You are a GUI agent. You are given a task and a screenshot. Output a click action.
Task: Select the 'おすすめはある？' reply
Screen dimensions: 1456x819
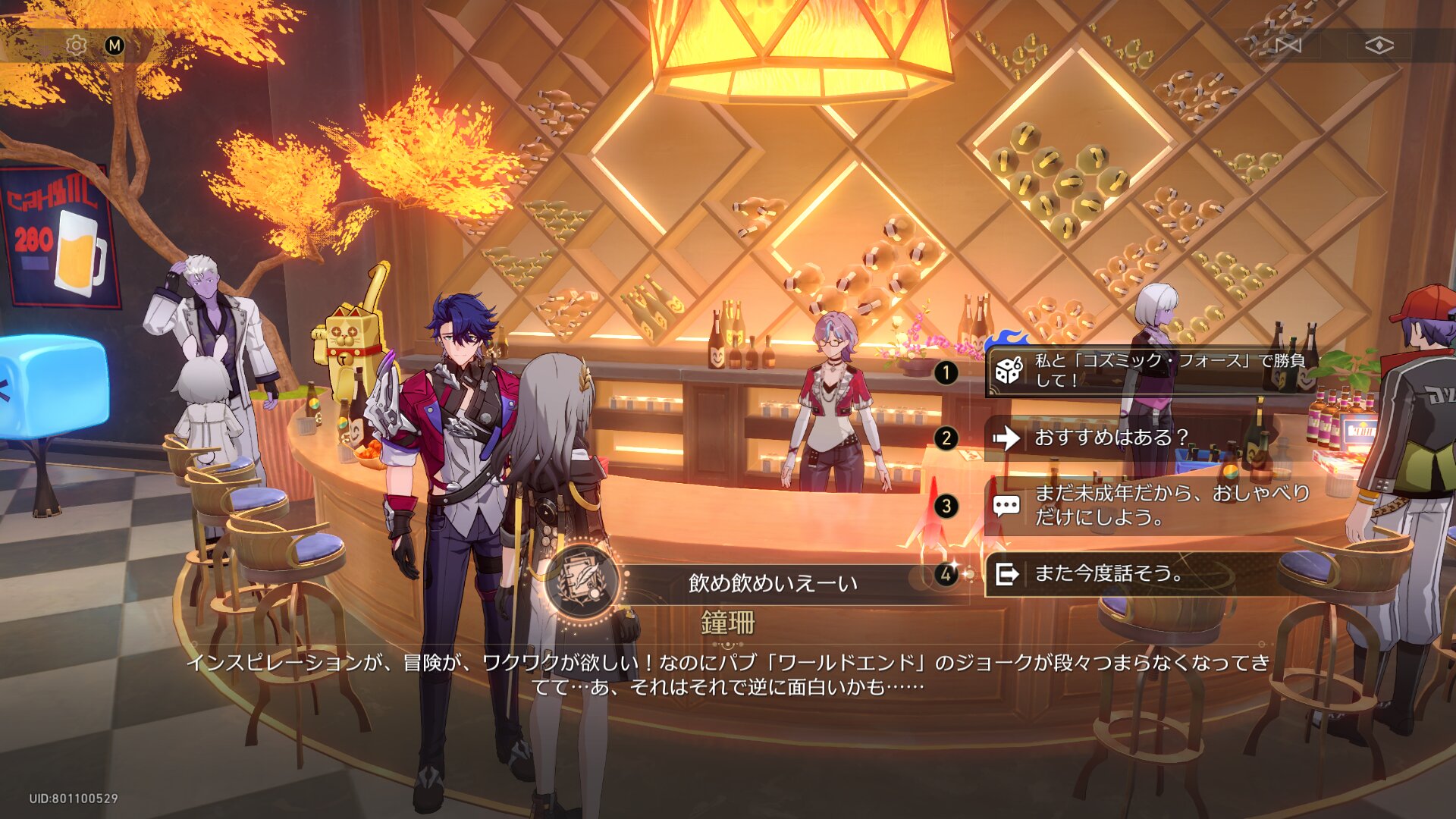click(1112, 438)
